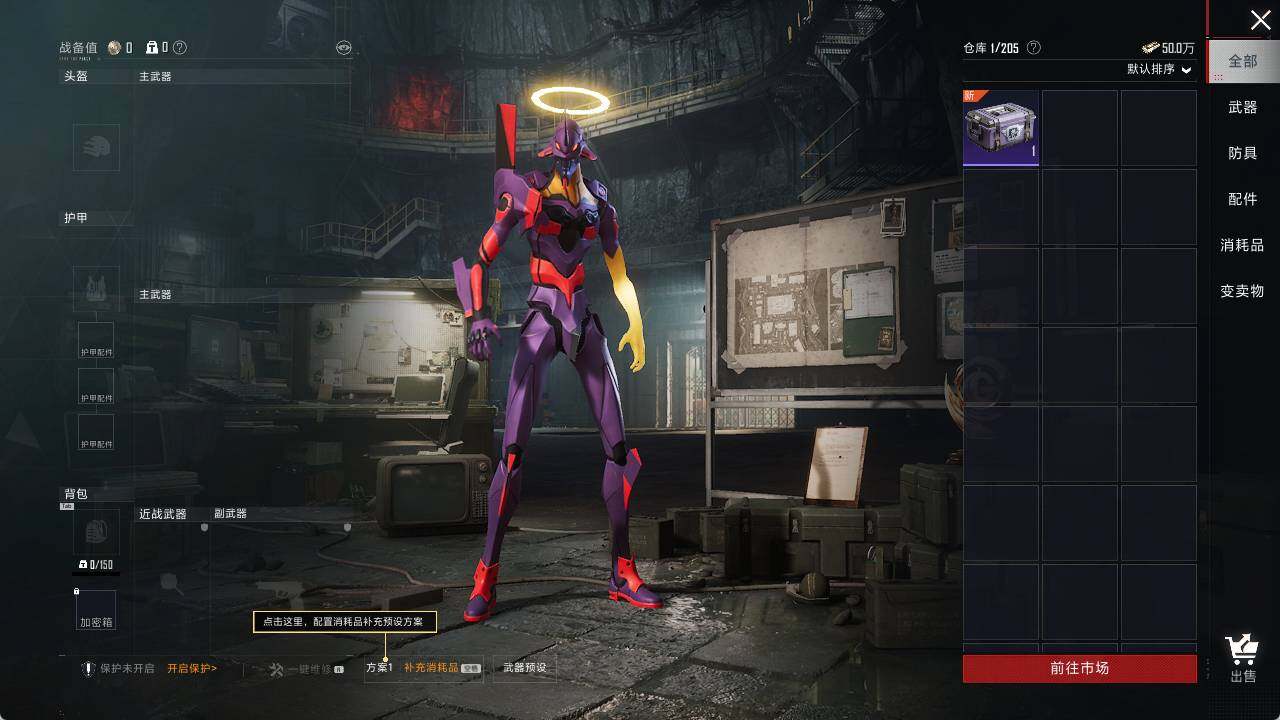
Task: Open the 加密箱 secure box slot
Action: click(96, 611)
